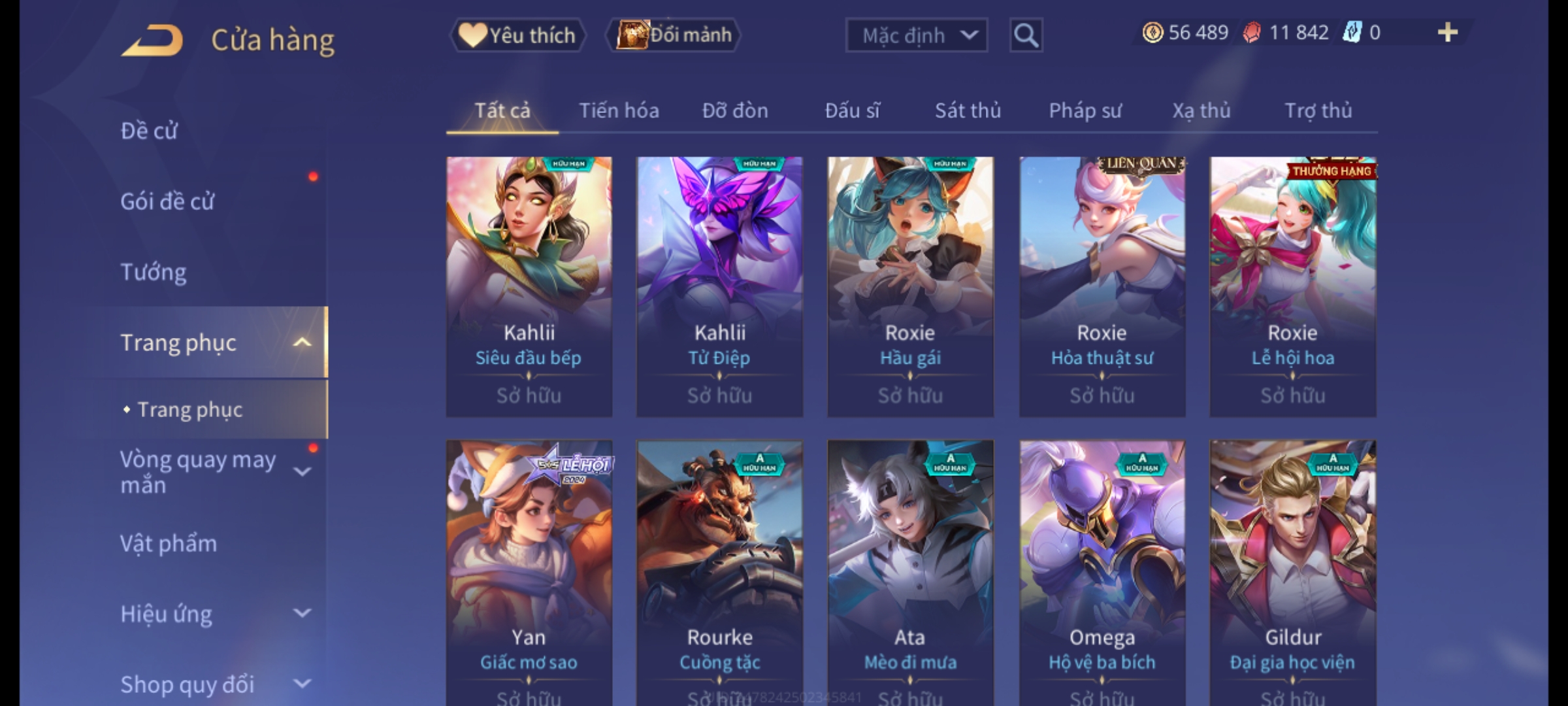Viewport: 1568px width, 706px height.
Task: Open the Đổi mảnh exchange
Action: tap(674, 35)
